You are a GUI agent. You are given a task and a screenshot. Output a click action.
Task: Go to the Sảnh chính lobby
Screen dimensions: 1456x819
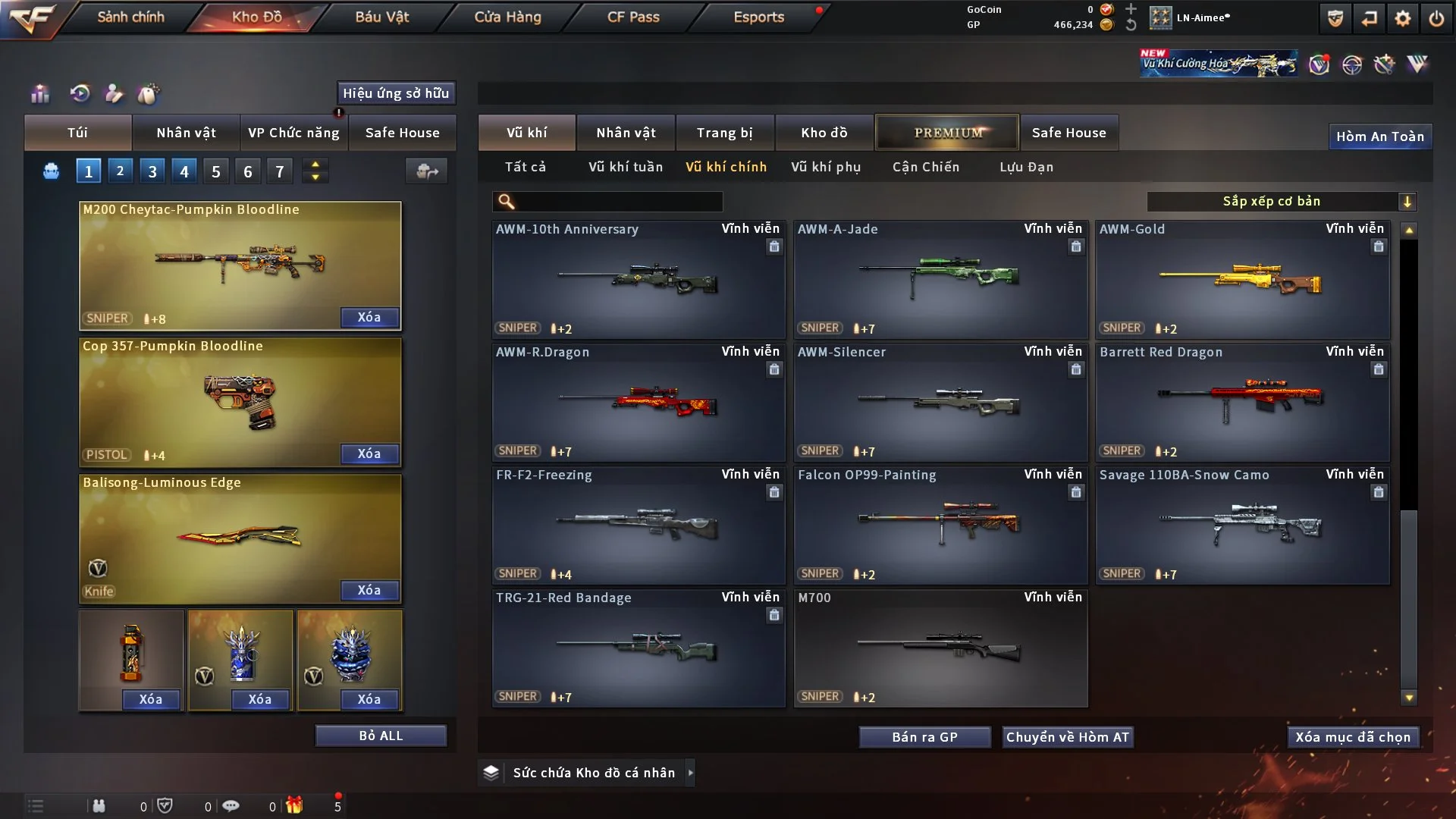[130, 17]
